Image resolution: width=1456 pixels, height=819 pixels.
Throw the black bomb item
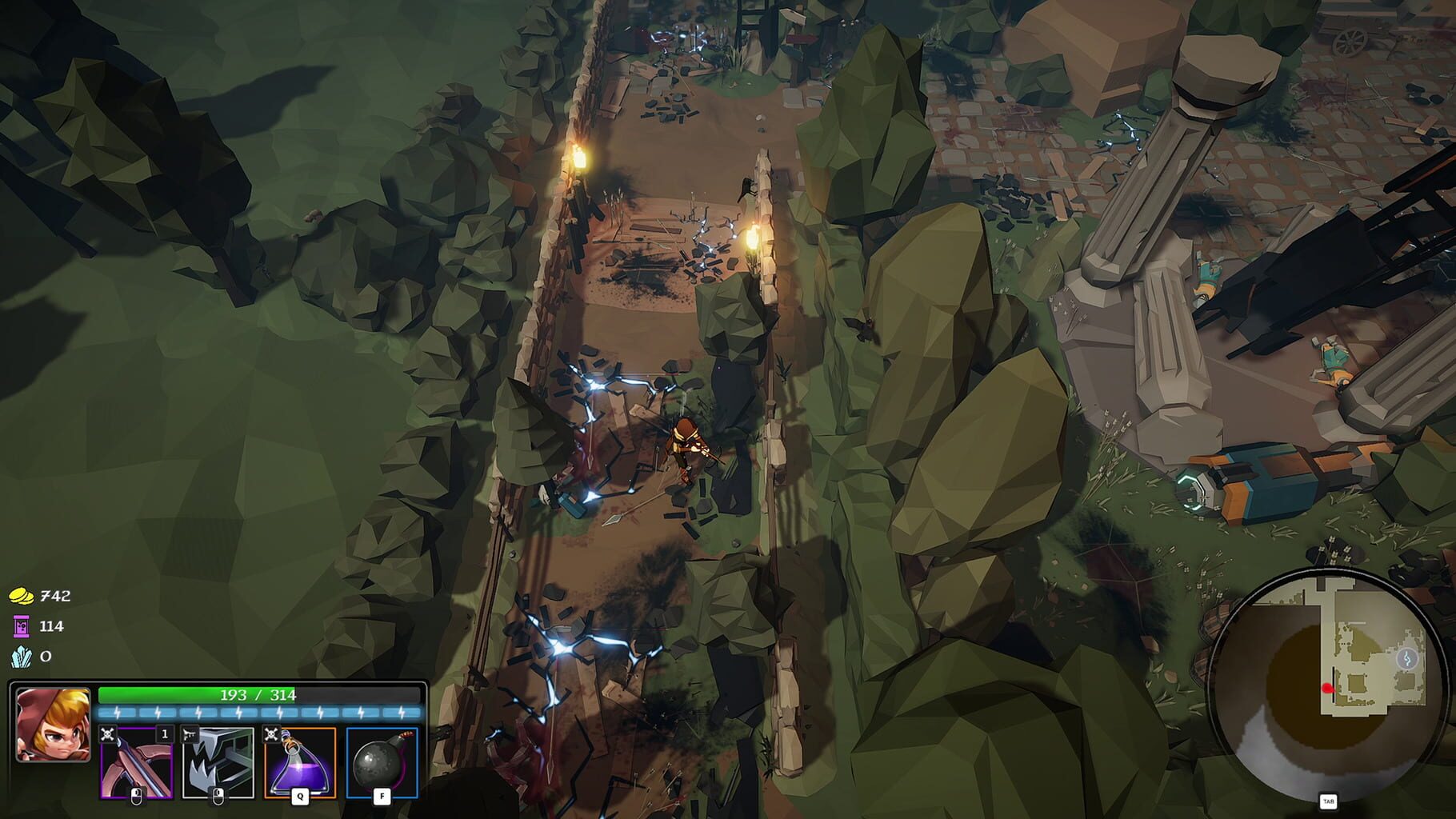pos(382,762)
